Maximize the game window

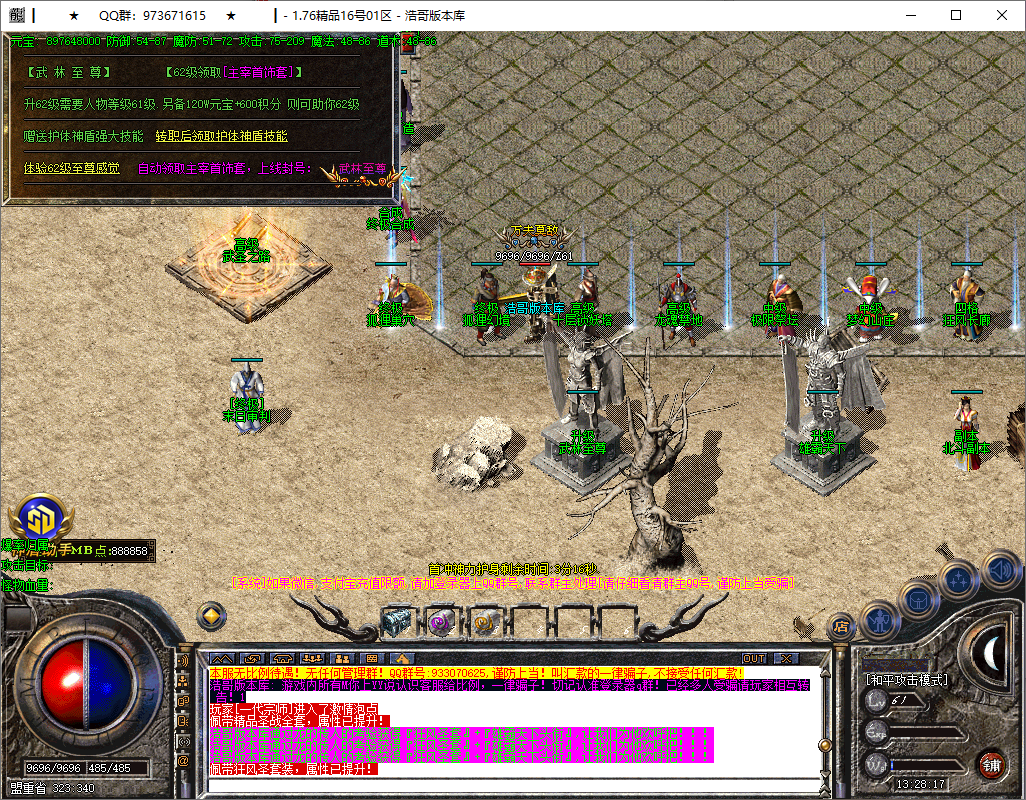956,15
